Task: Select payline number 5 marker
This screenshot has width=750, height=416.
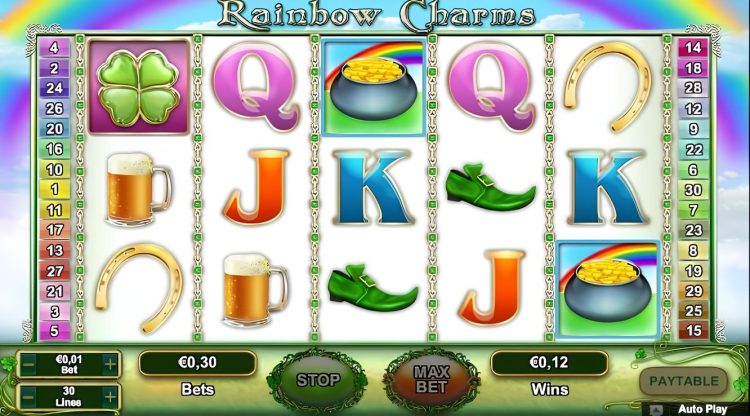Action: [54, 330]
